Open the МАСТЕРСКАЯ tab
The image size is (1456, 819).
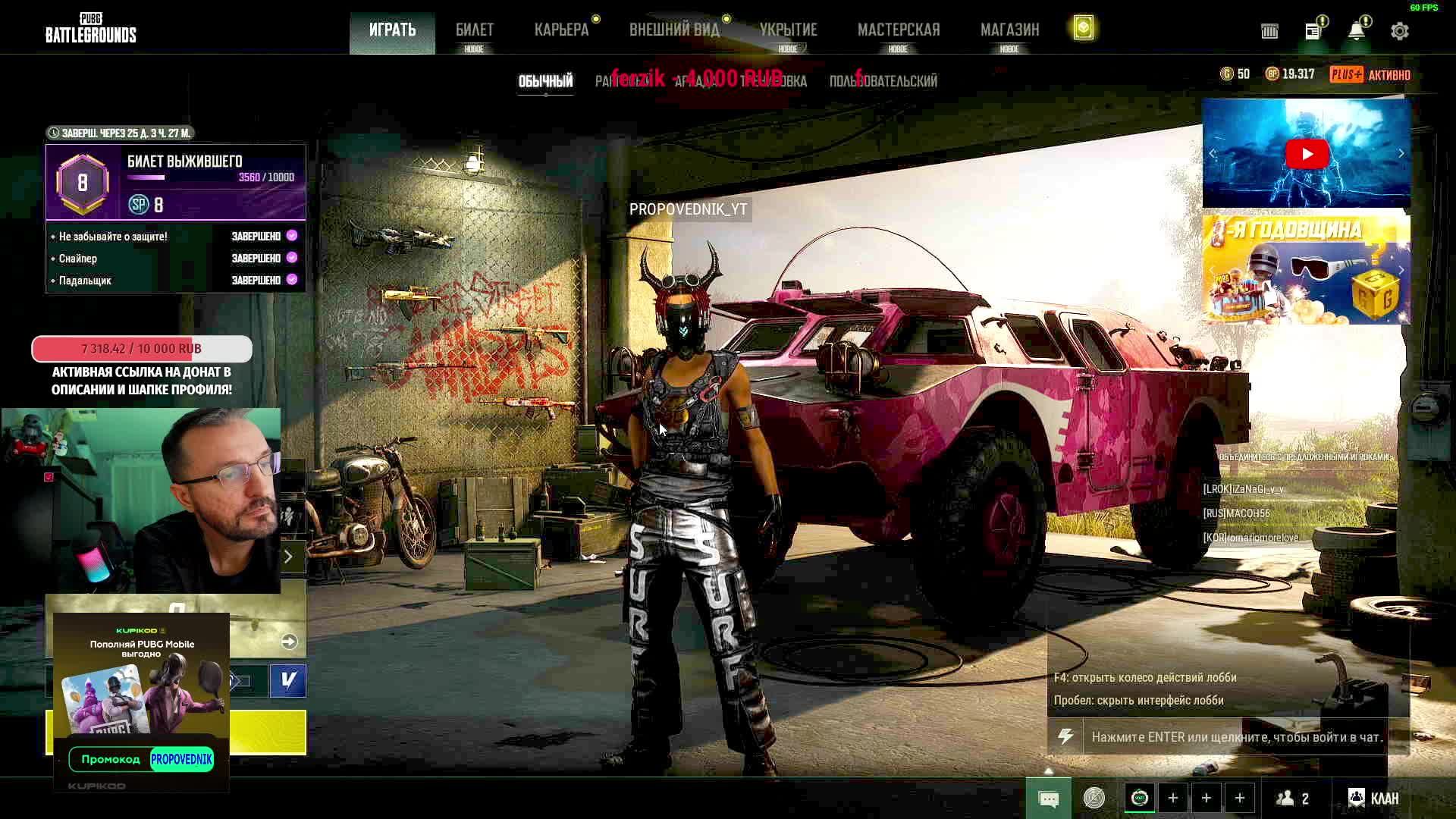pos(898,30)
